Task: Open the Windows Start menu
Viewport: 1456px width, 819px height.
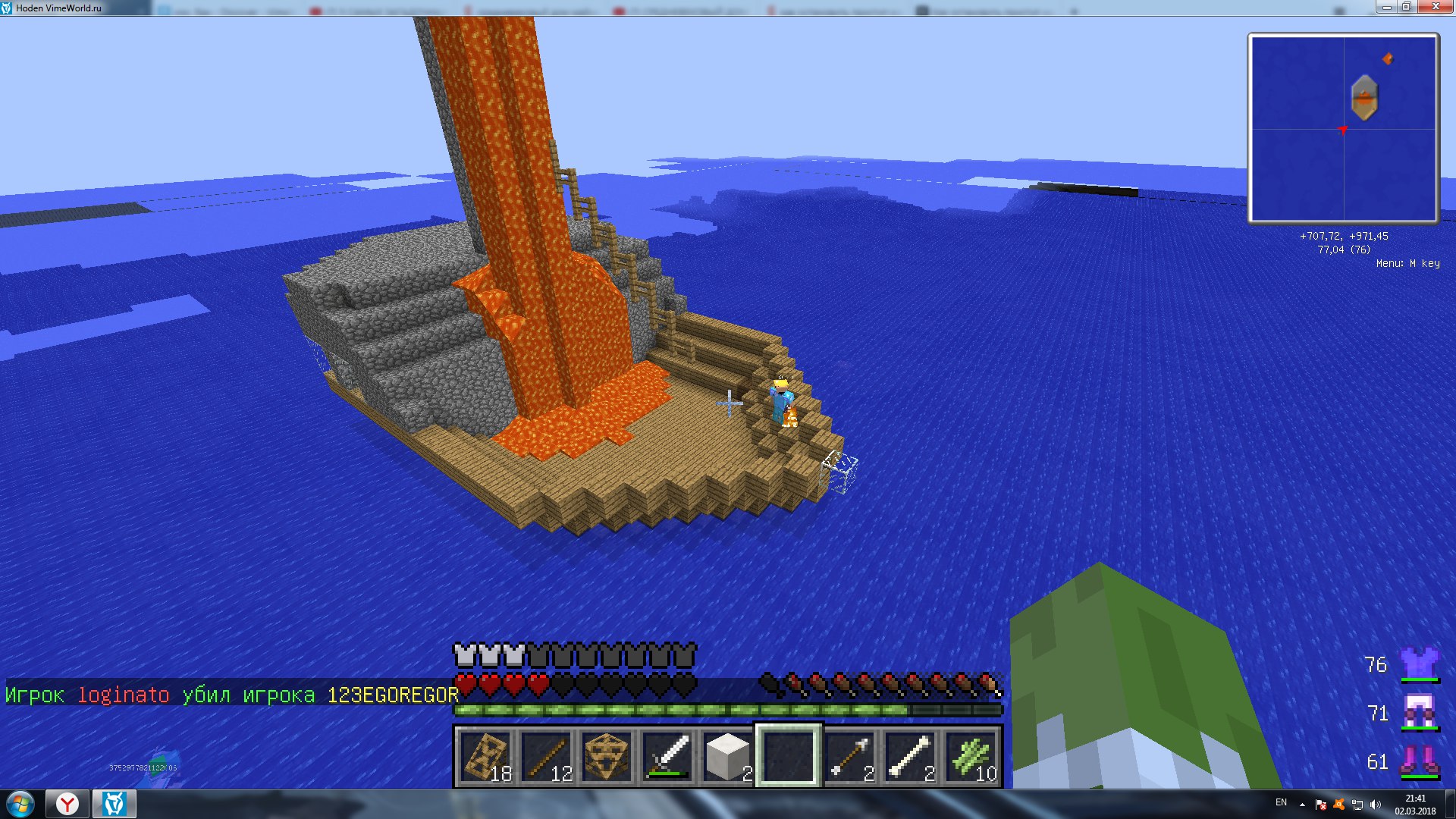Action: click(x=20, y=804)
